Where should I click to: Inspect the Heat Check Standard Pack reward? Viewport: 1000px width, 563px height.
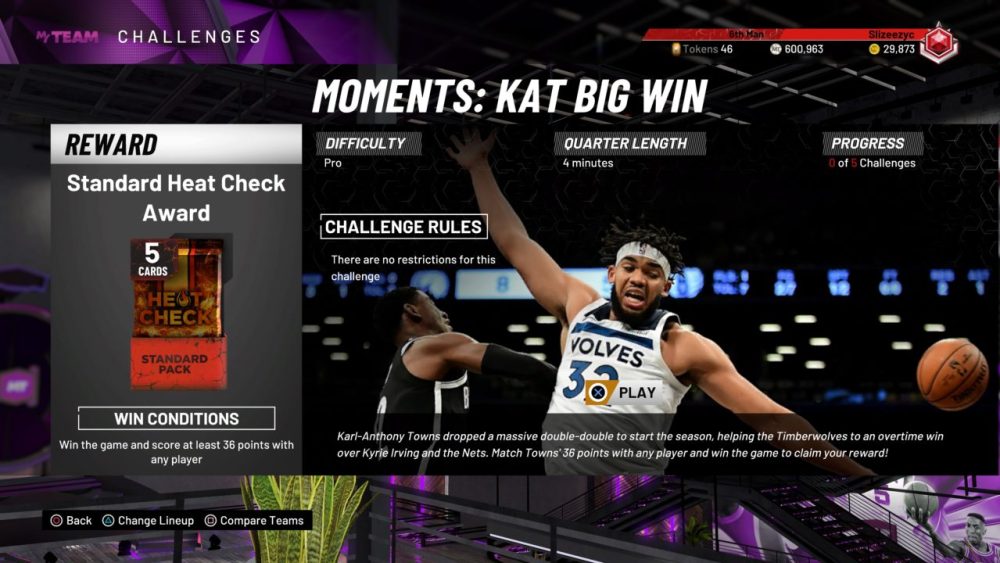(176, 313)
